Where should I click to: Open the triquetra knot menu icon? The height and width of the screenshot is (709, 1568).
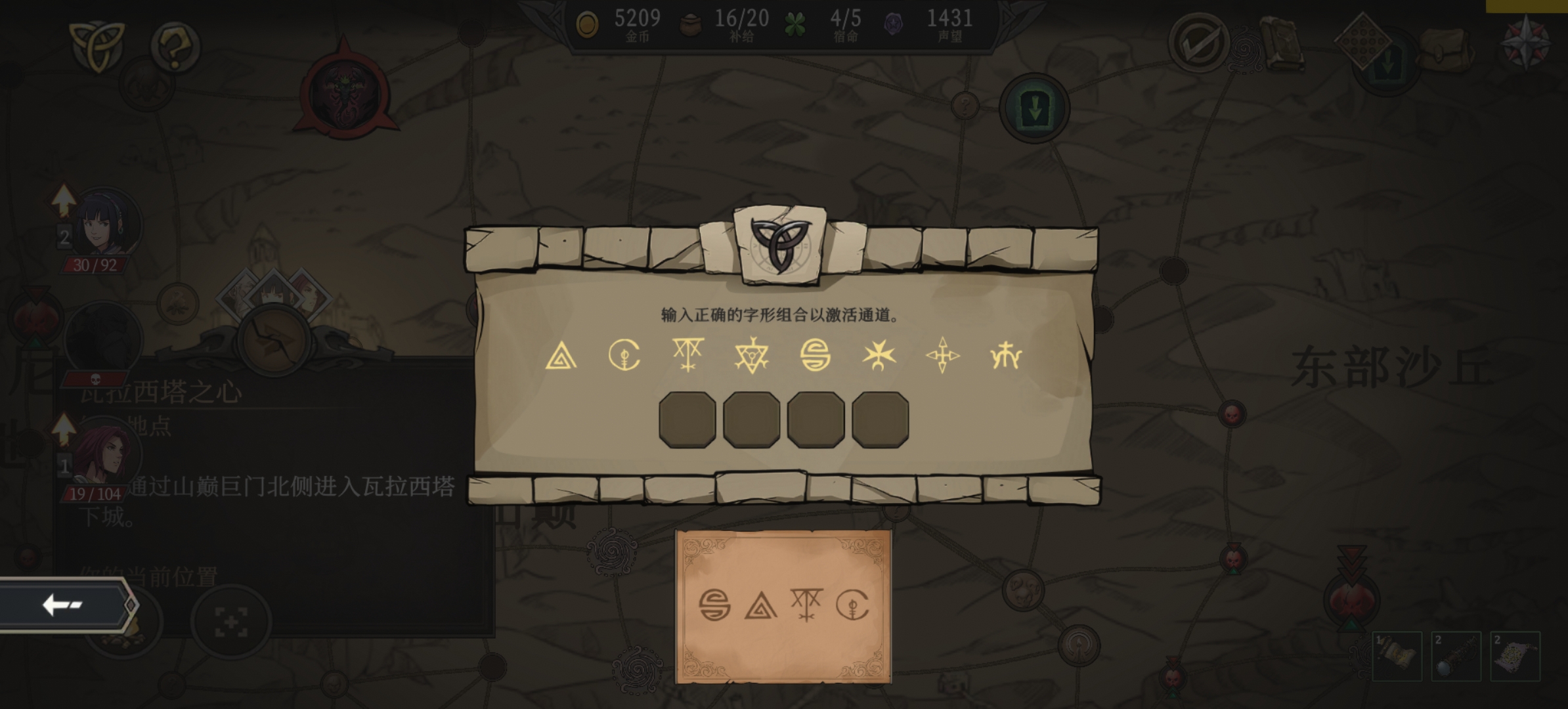pos(96,45)
